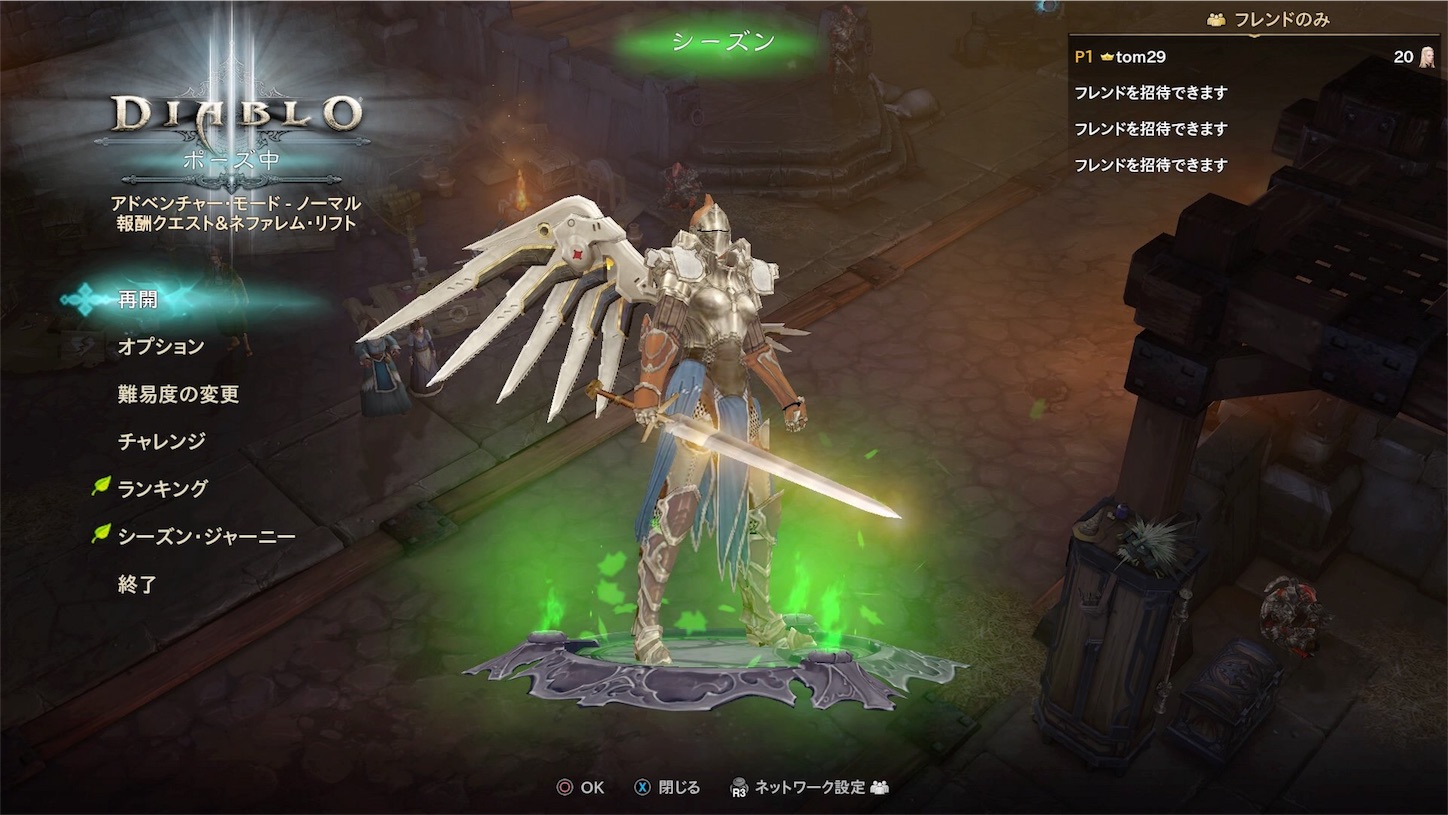
Task: Open シーズン・ジャーニー
Action: tap(206, 537)
